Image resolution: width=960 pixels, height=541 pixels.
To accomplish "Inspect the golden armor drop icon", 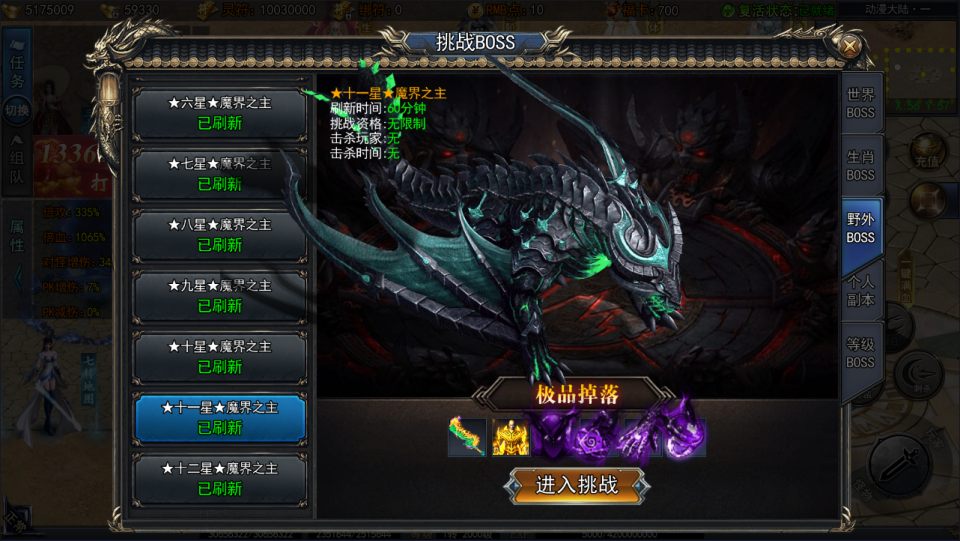I will pos(510,437).
